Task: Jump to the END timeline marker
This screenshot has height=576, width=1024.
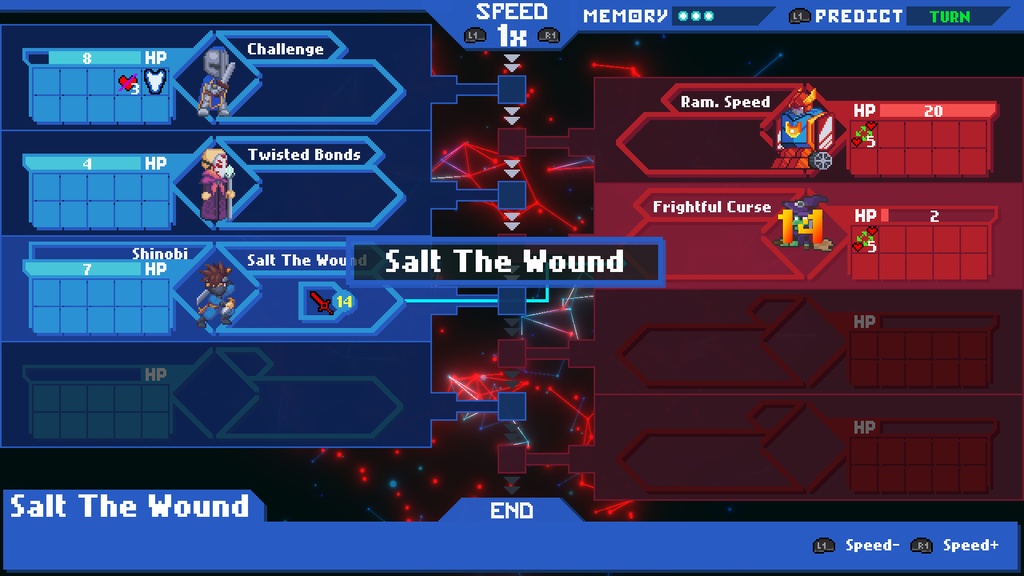Action: (511, 510)
